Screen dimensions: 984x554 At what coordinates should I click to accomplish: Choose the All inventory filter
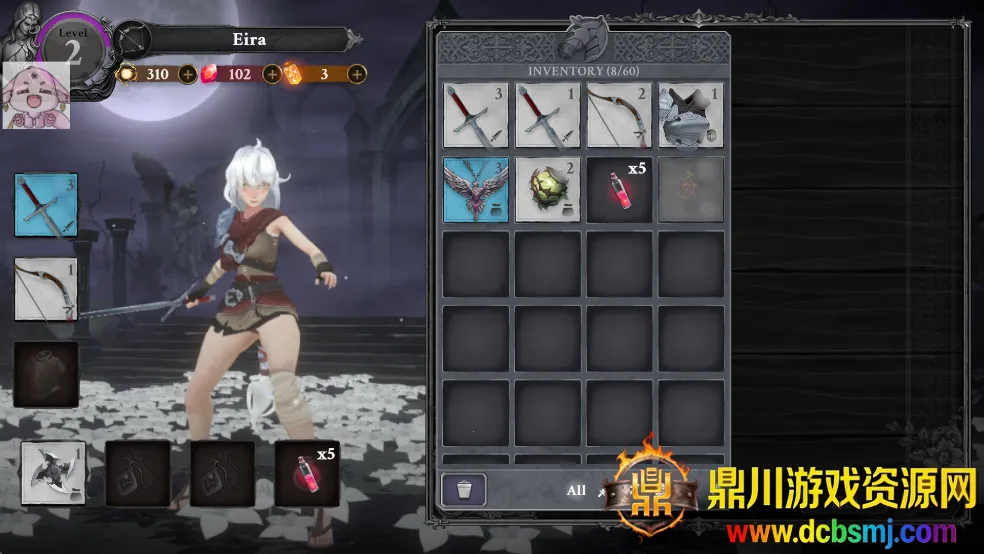pos(576,490)
